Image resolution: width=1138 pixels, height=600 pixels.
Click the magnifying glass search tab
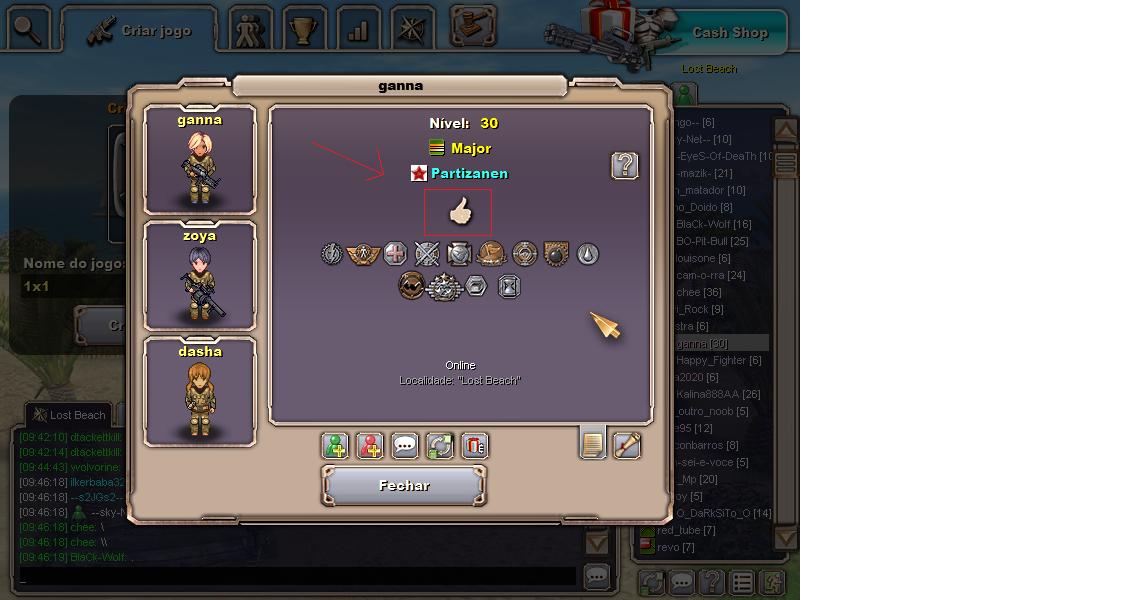[x=28, y=30]
